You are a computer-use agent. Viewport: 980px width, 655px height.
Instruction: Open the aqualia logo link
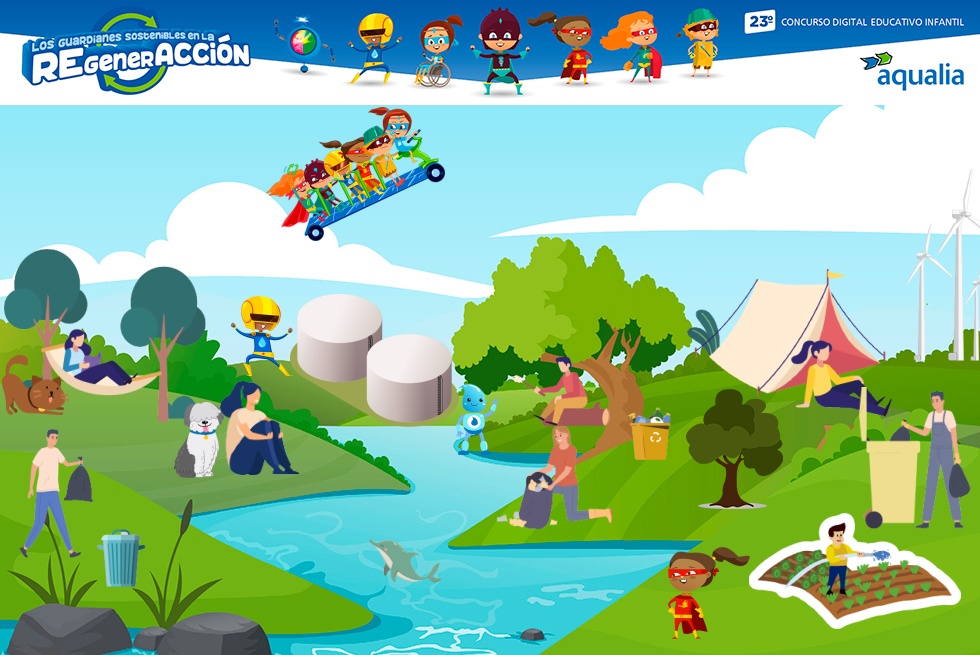911,70
